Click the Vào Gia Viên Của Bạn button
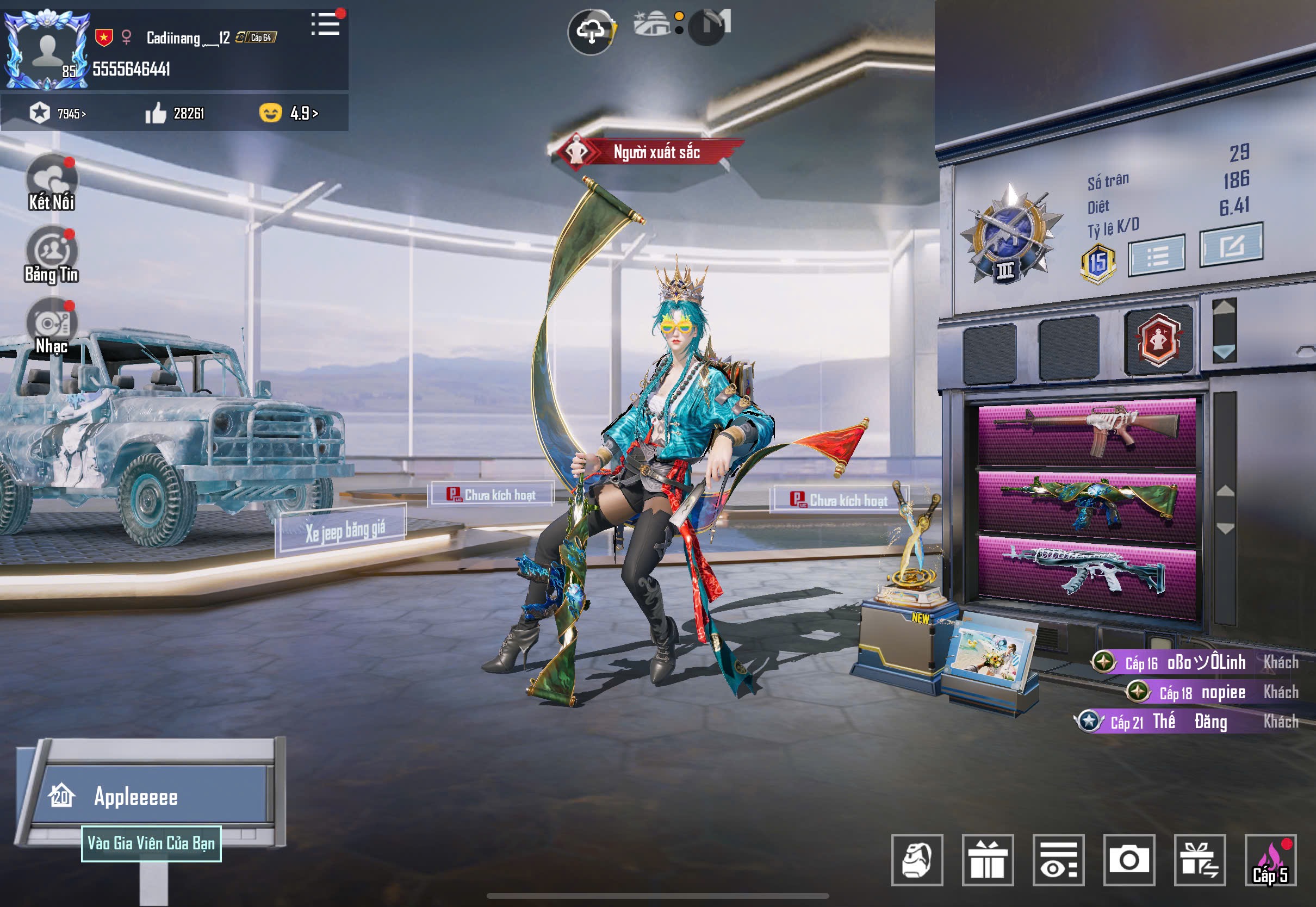Screen dimensions: 1316x907 tap(151, 843)
